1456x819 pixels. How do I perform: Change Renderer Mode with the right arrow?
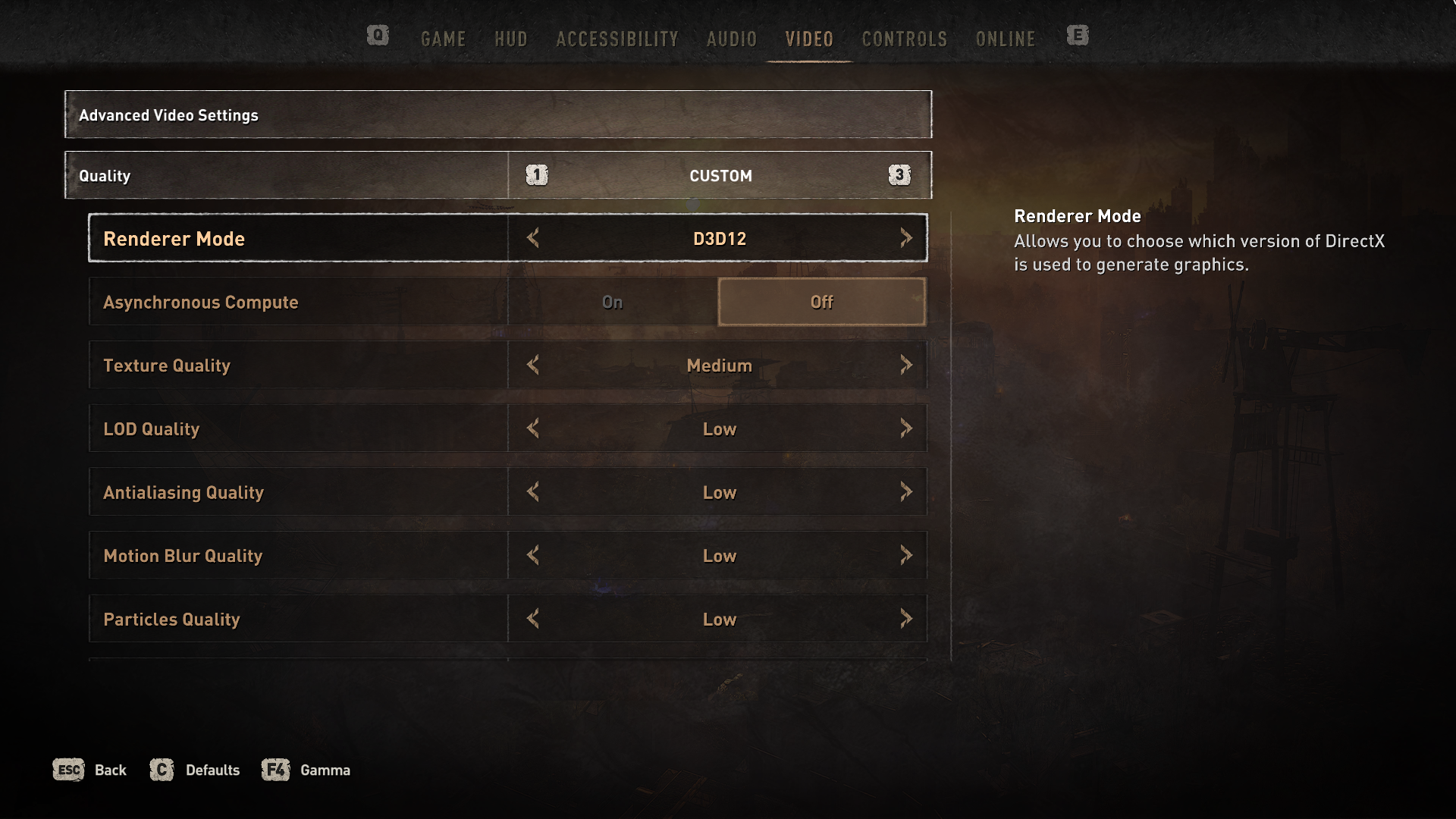pos(905,238)
